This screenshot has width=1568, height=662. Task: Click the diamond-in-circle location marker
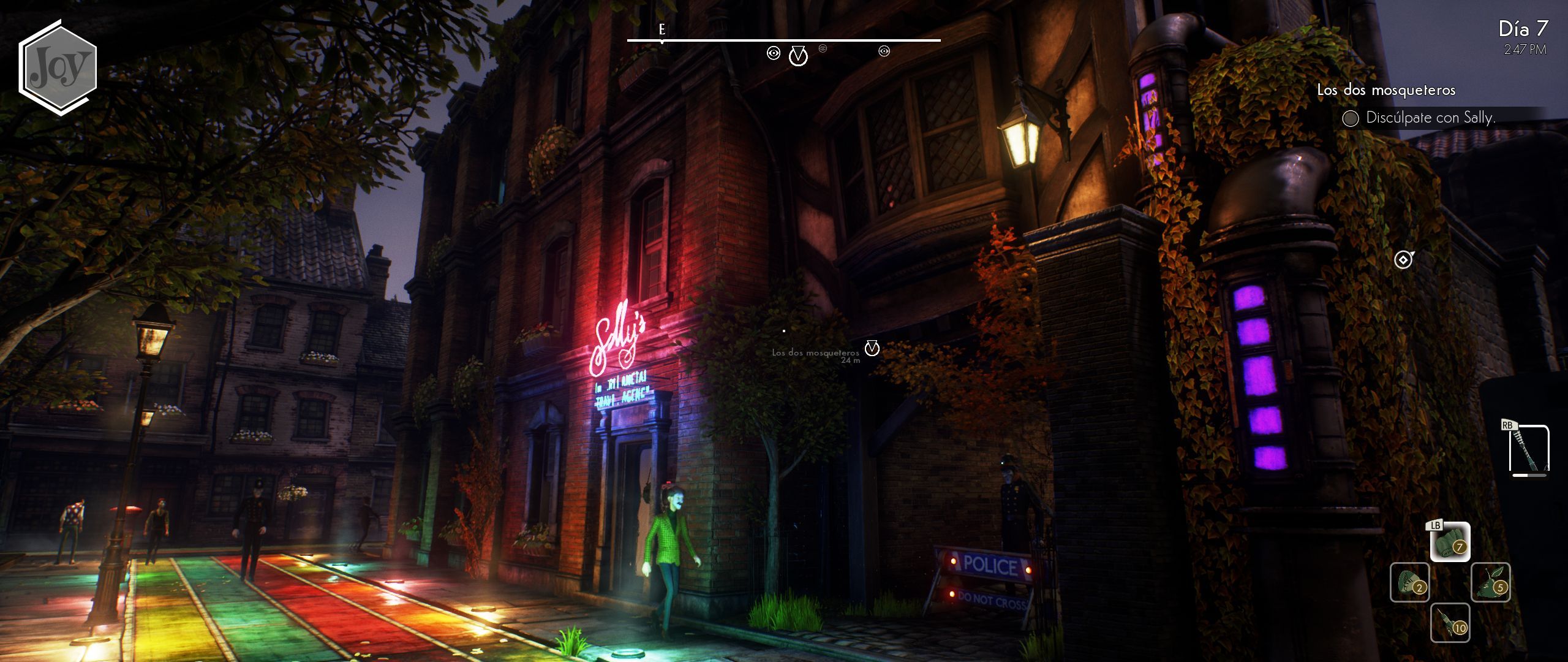tap(1403, 260)
